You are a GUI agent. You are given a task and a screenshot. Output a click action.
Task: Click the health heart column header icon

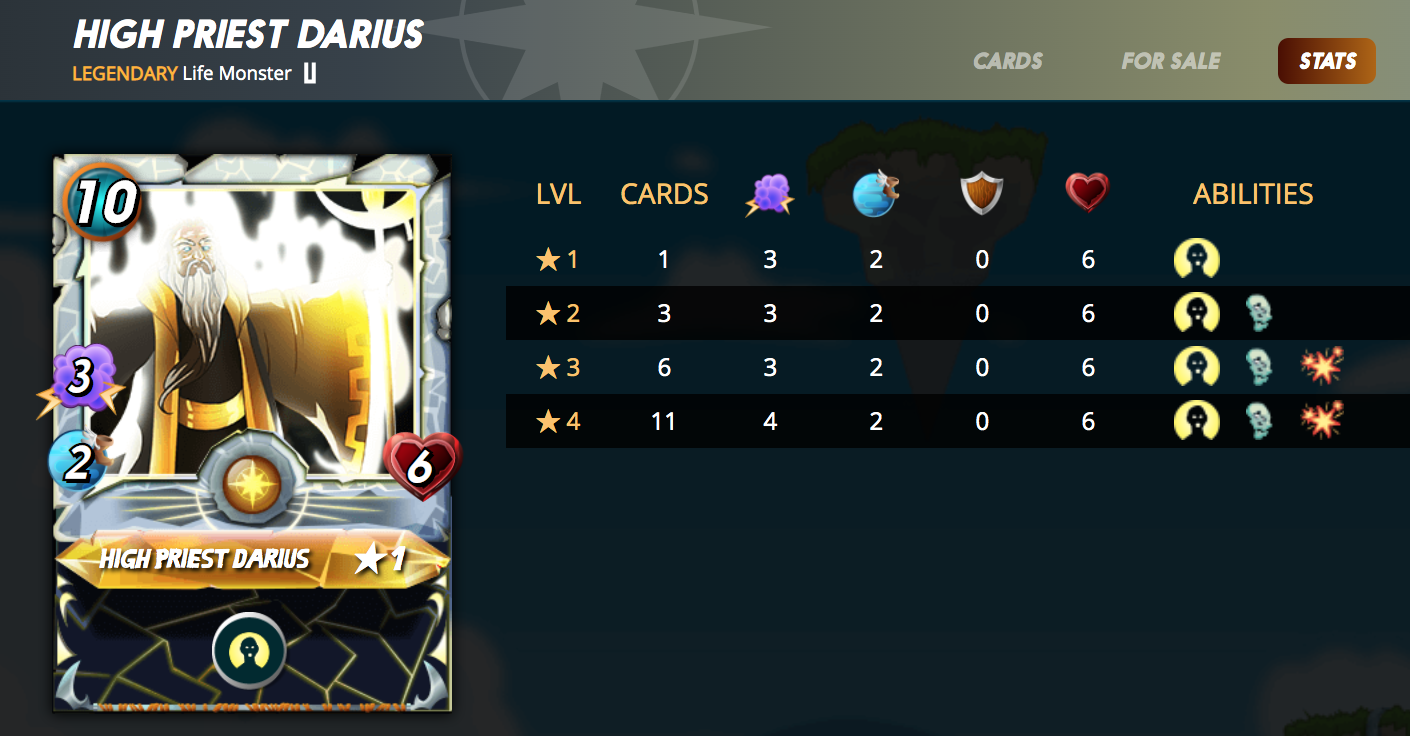point(1087,193)
